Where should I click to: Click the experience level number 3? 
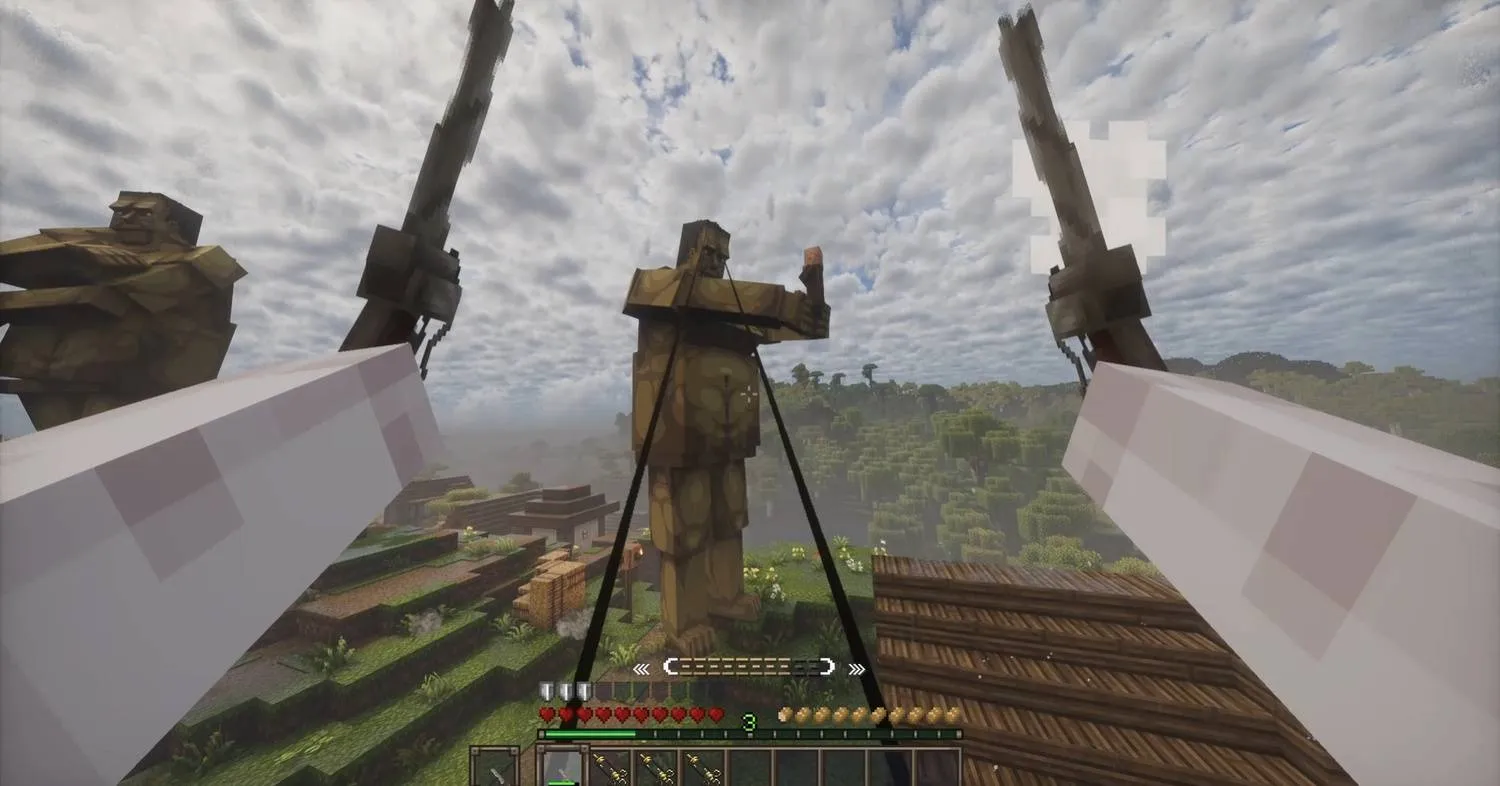[x=750, y=721]
